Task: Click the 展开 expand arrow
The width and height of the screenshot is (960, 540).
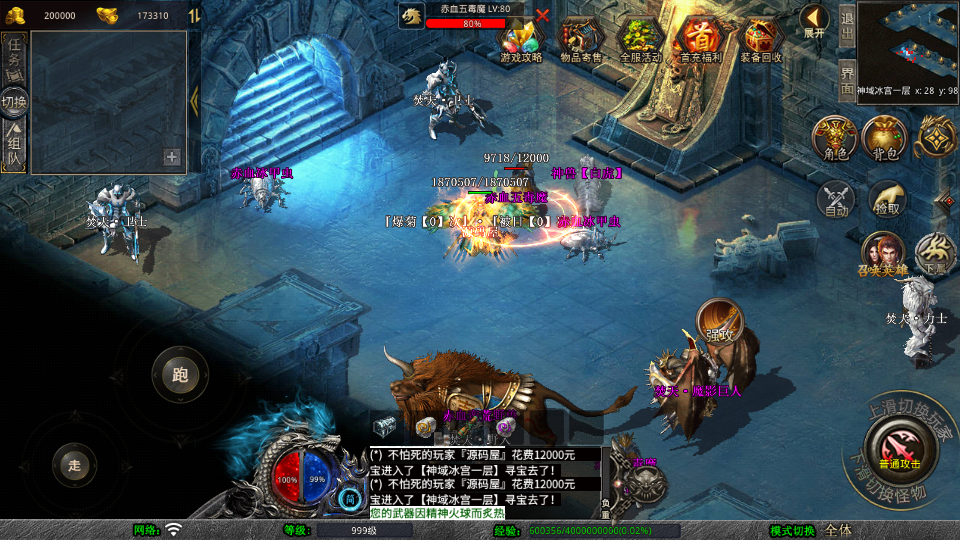Action: (x=815, y=21)
